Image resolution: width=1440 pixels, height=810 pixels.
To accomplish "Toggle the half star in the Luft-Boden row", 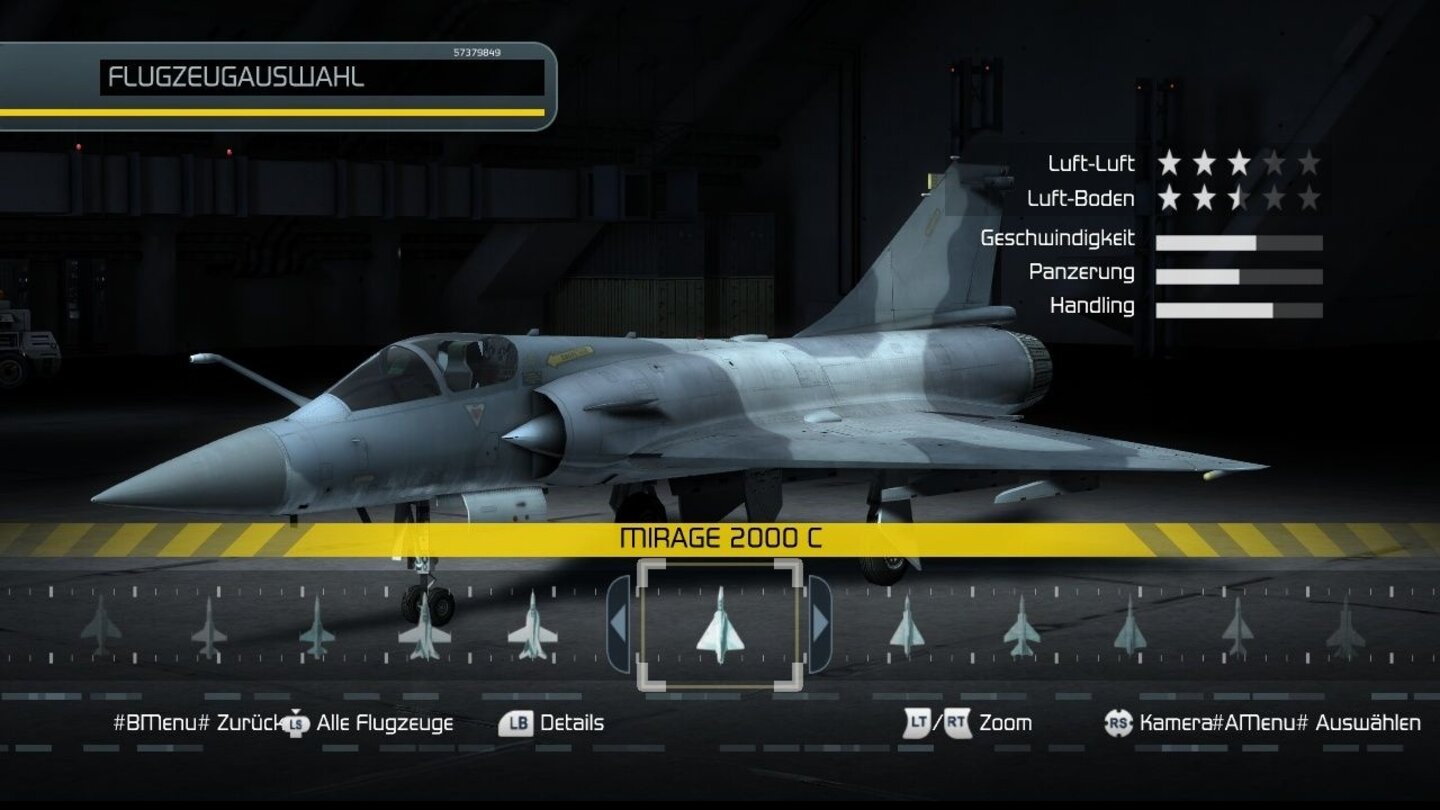I will tap(1238, 199).
